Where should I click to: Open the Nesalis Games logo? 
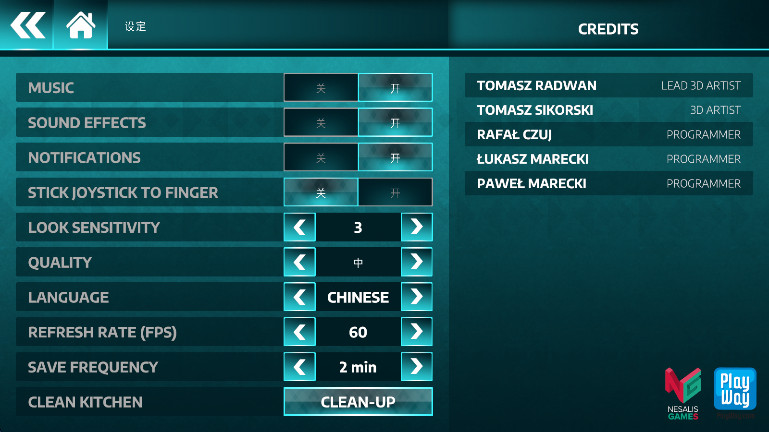click(x=683, y=394)
